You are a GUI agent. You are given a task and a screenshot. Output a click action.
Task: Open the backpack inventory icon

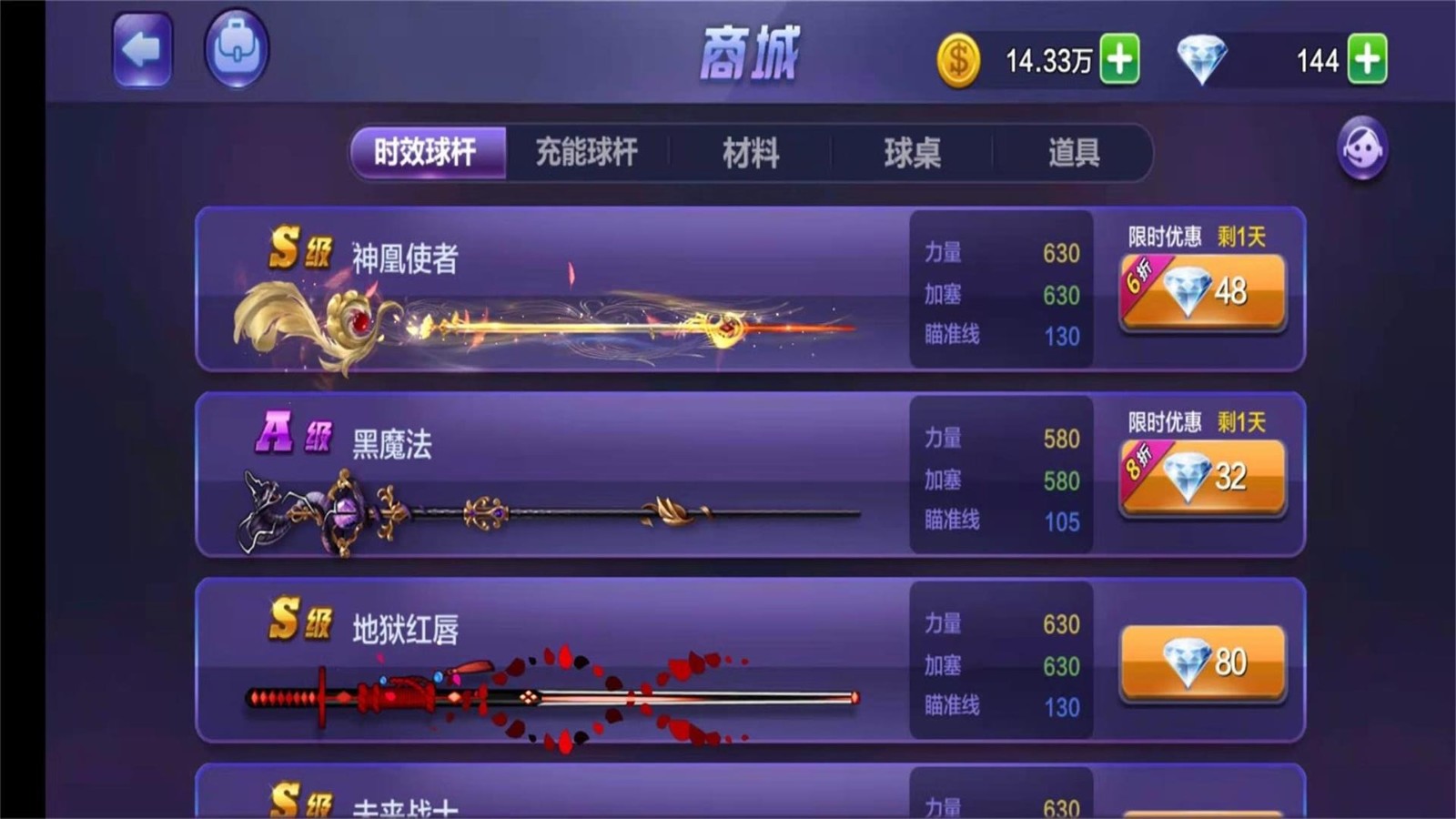[x=236, y=47]
